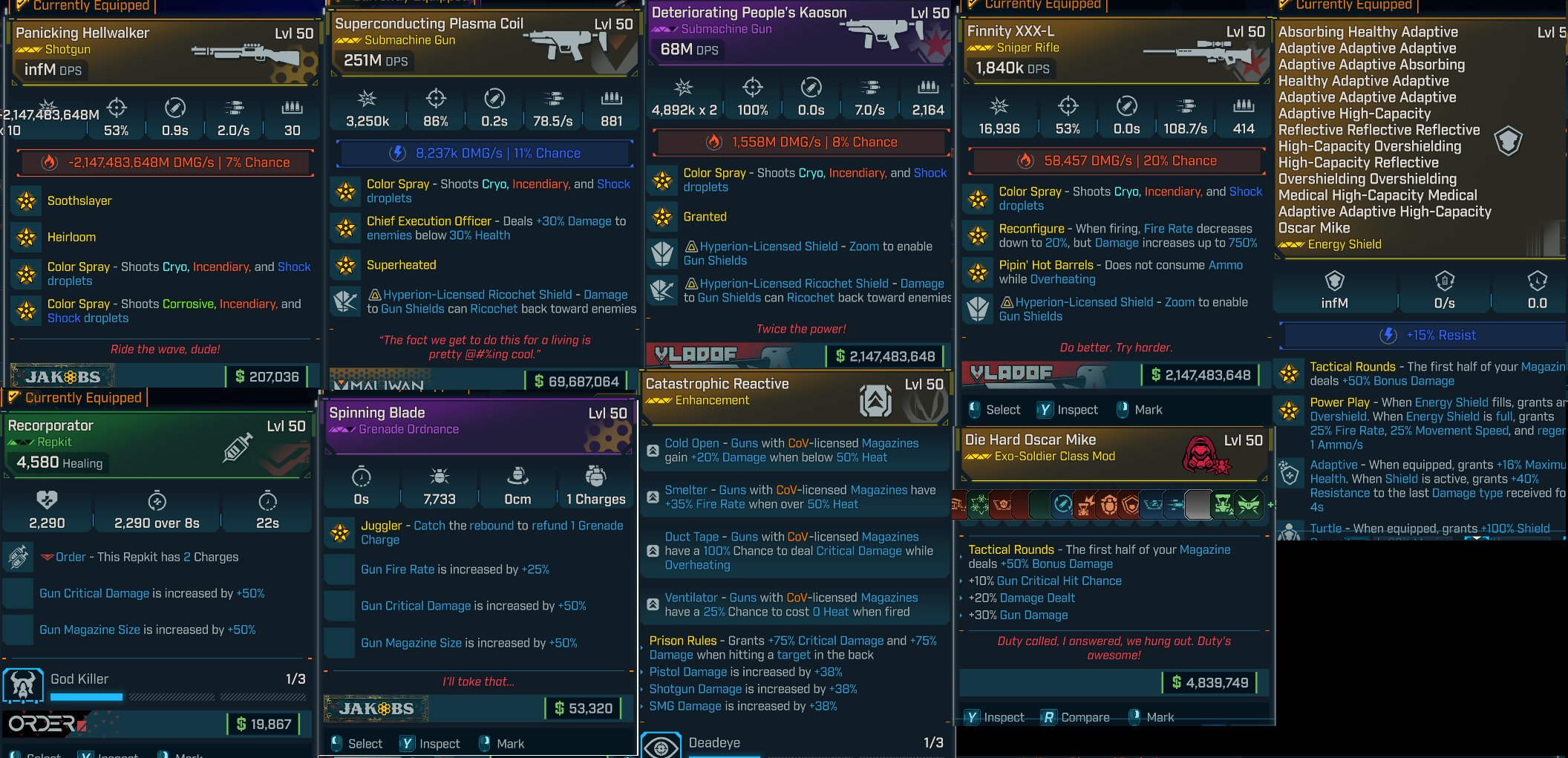This screenshot has height=758, width=1568.
Task: Click the Turtle skill icon on the shield card
Action: click(x=1290, y=529)
